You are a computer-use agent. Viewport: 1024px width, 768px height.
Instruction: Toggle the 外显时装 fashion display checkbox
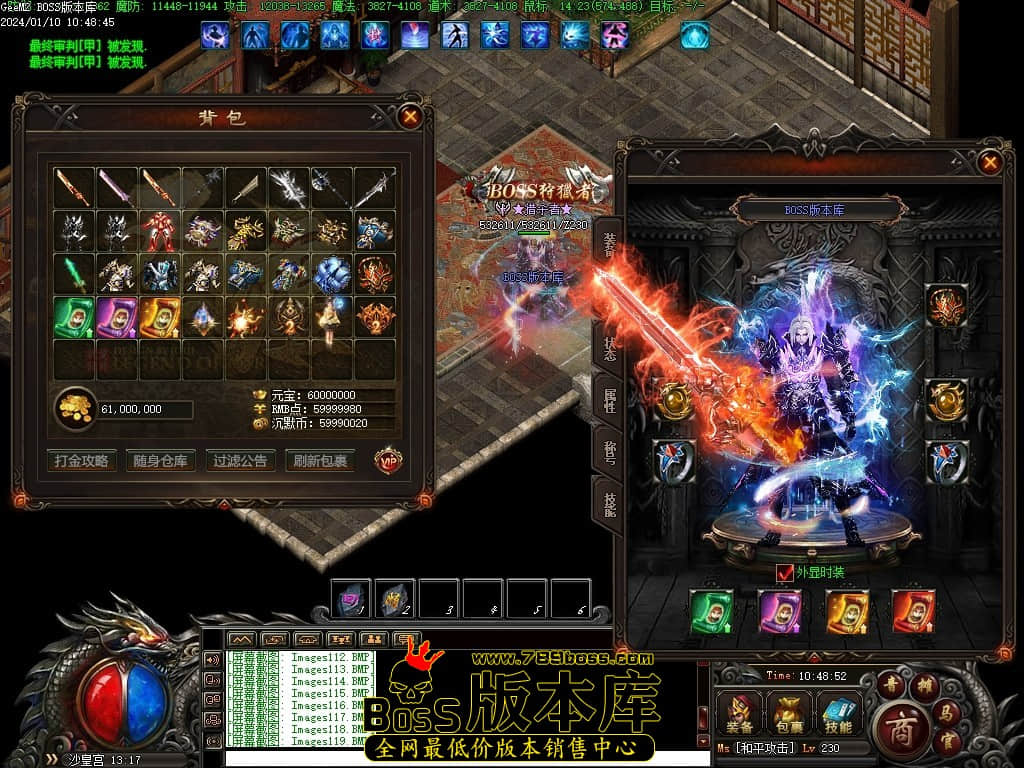click(785, 573)
